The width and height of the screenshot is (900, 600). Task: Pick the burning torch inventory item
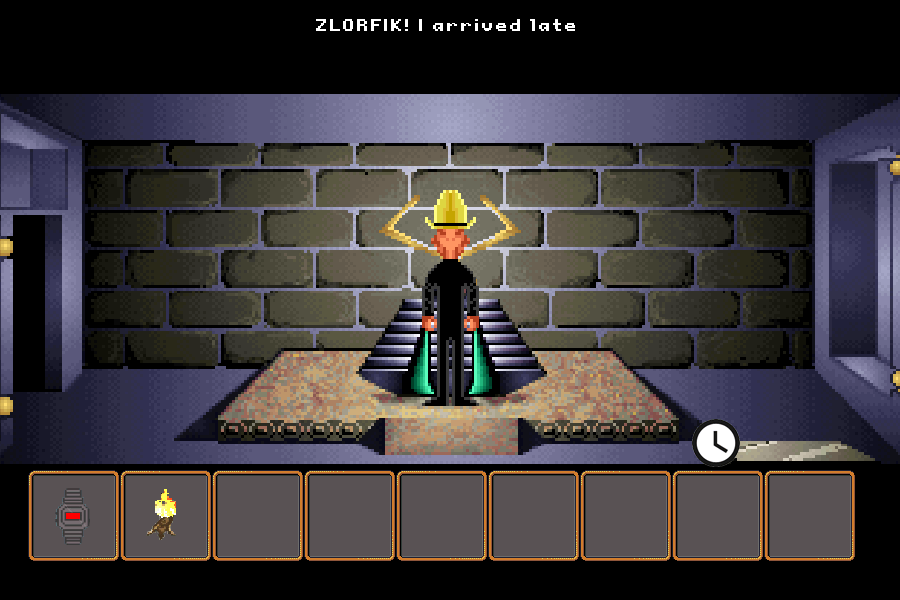click(x=165, y=515)
